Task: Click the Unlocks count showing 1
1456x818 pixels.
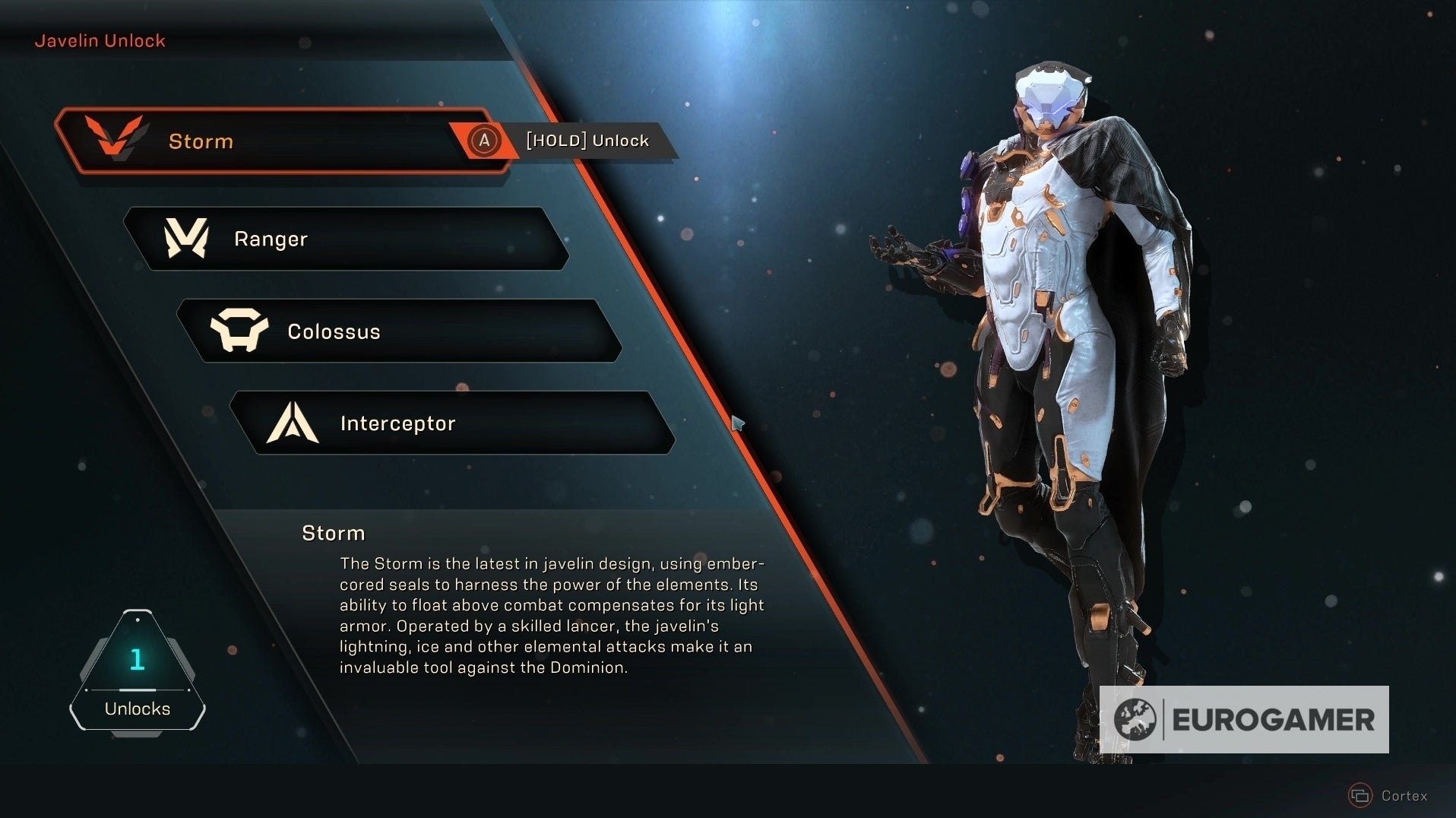Action: pos(137,660)
